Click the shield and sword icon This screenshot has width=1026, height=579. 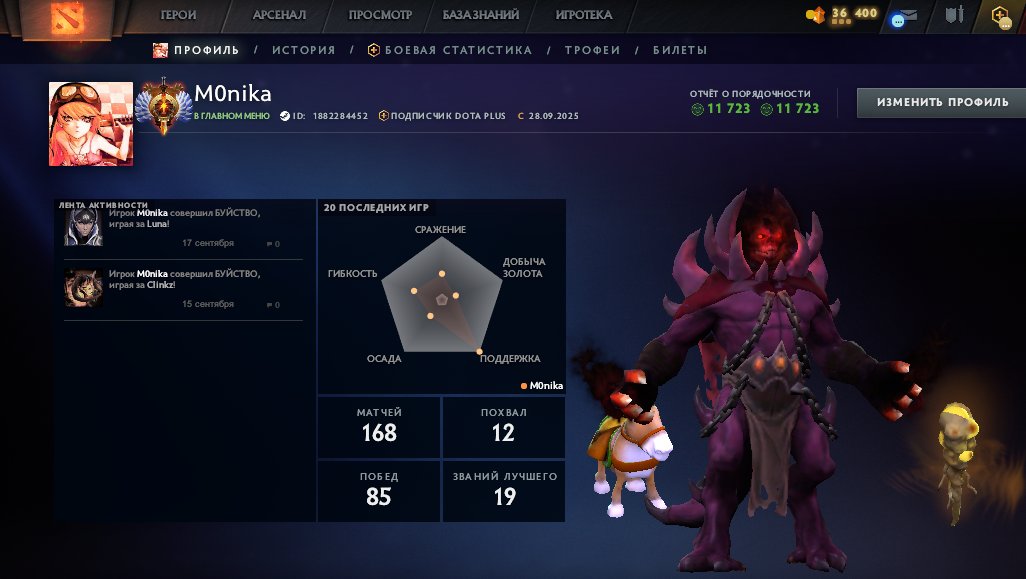coord(954,16)
